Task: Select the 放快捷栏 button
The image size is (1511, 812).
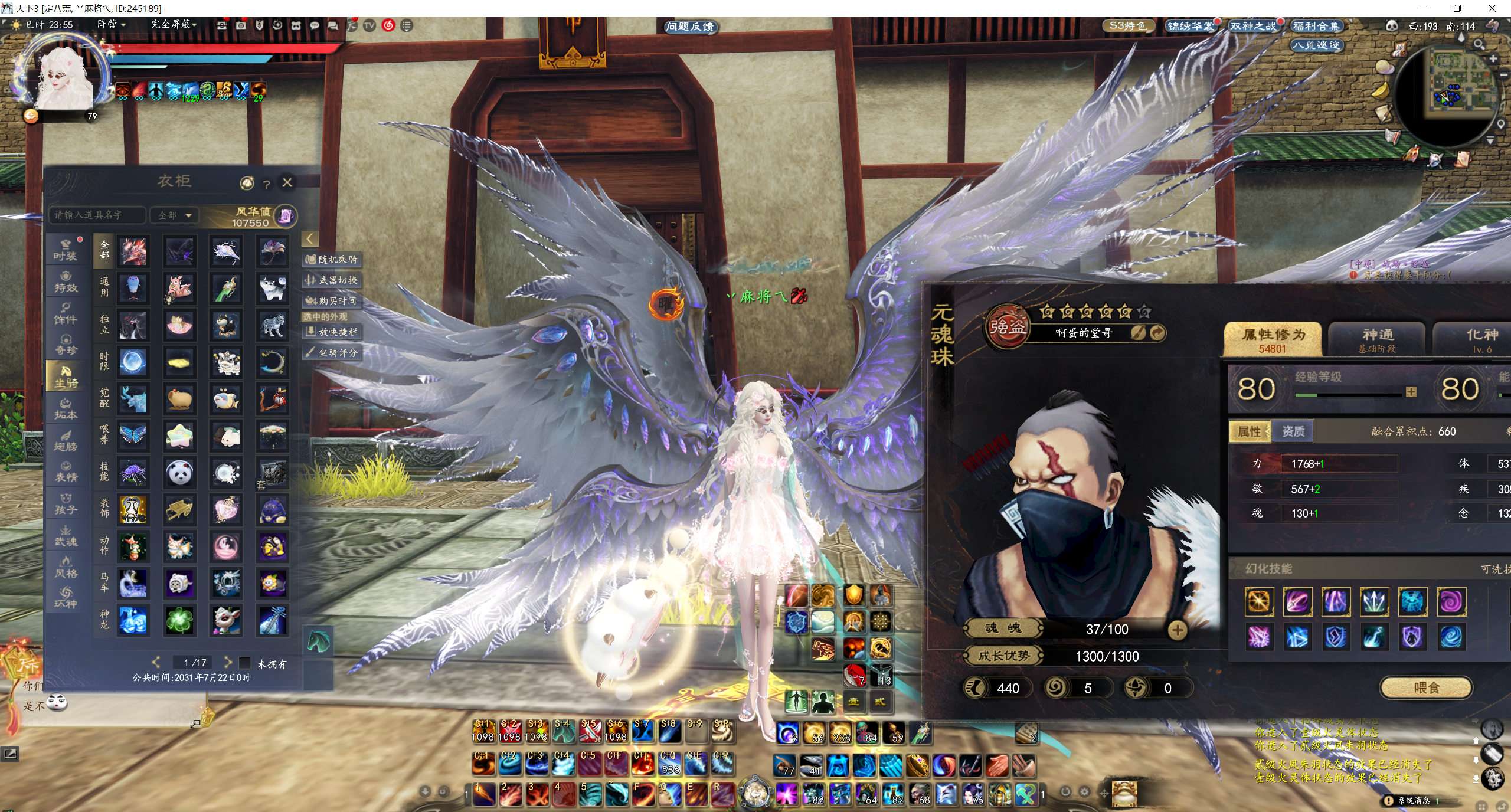Action: [x=332, y=332]
